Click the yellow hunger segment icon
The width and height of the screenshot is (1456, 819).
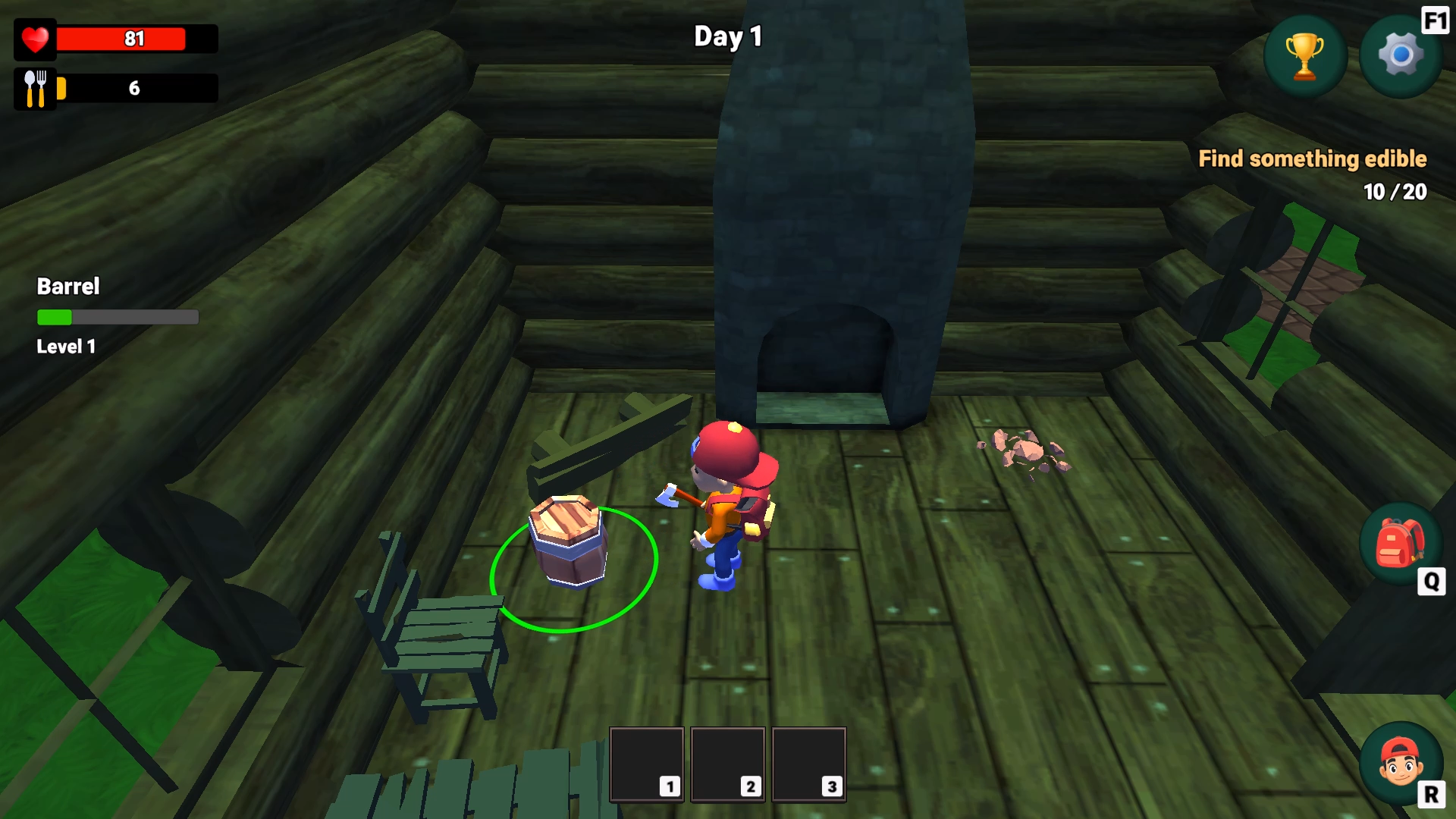61,87
